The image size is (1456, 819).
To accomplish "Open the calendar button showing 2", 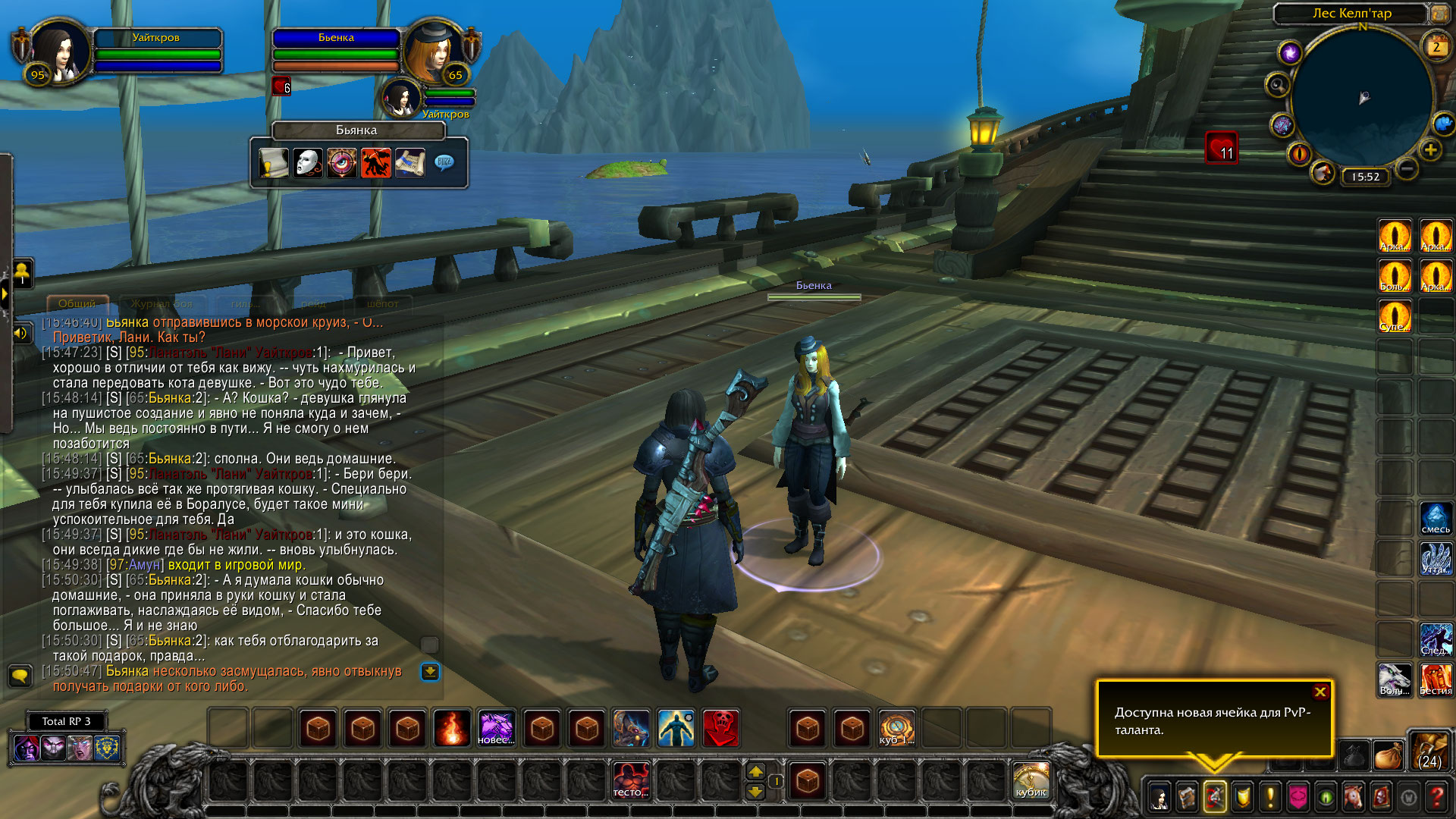I will 1436,47.
